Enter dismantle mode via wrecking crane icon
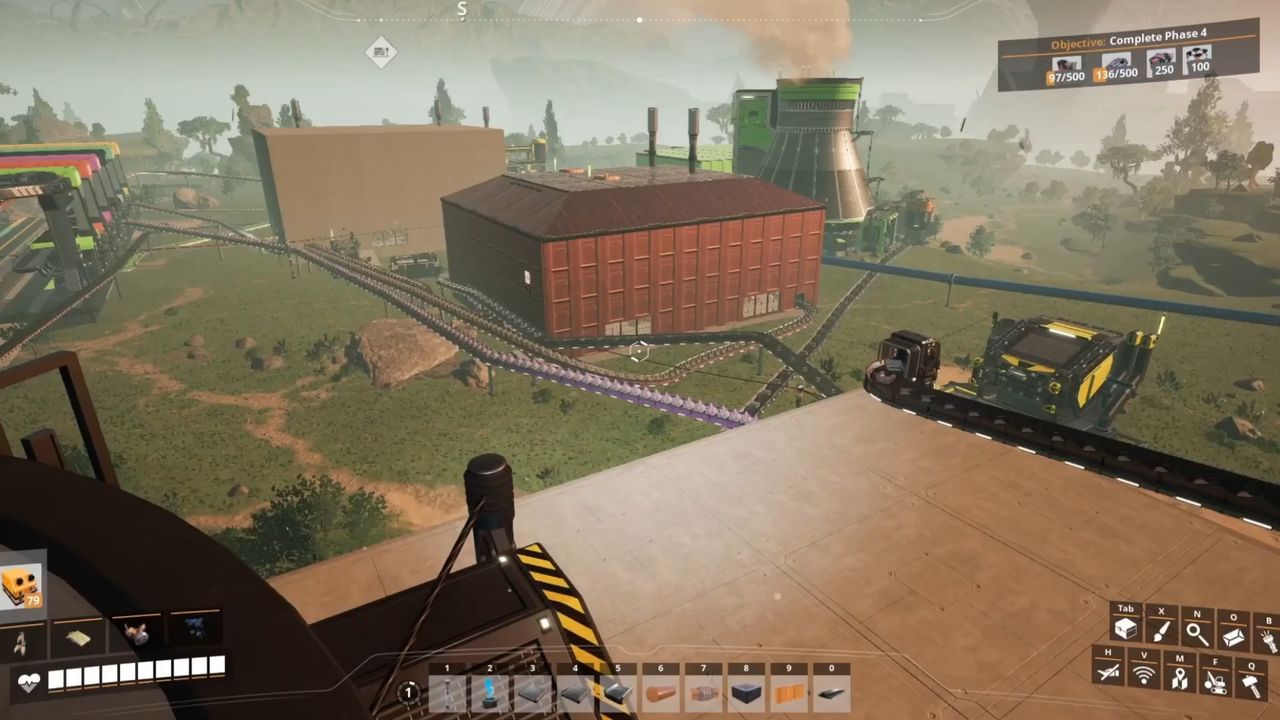Image resolution: width=1280 pixels, height=720 pixels. point(1215,680)
